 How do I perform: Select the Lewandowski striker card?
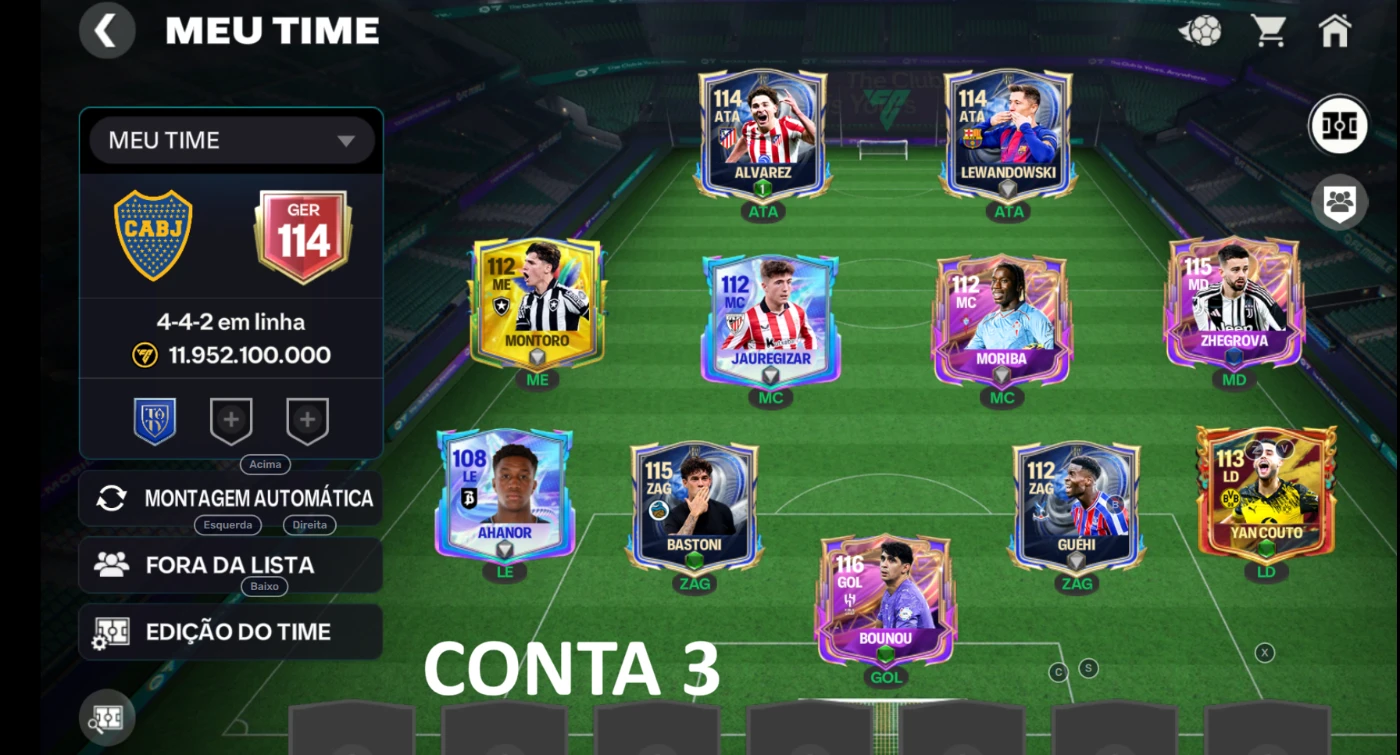point(1008,133)
